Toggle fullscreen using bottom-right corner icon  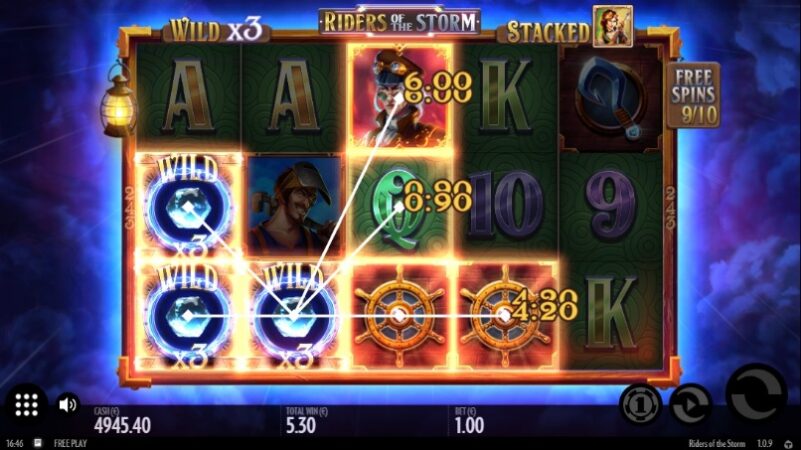(788, 442)
